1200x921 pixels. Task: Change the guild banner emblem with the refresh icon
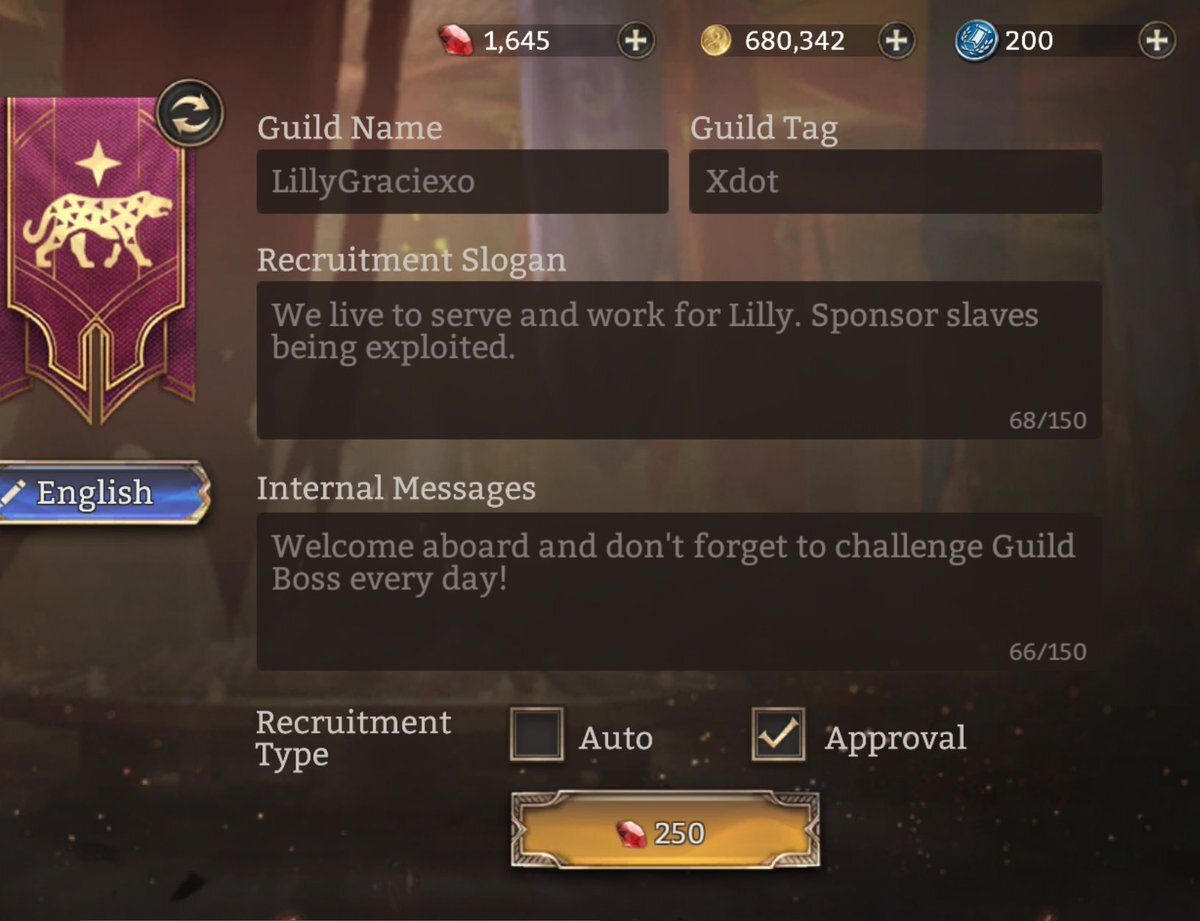[x=190, y=112]
